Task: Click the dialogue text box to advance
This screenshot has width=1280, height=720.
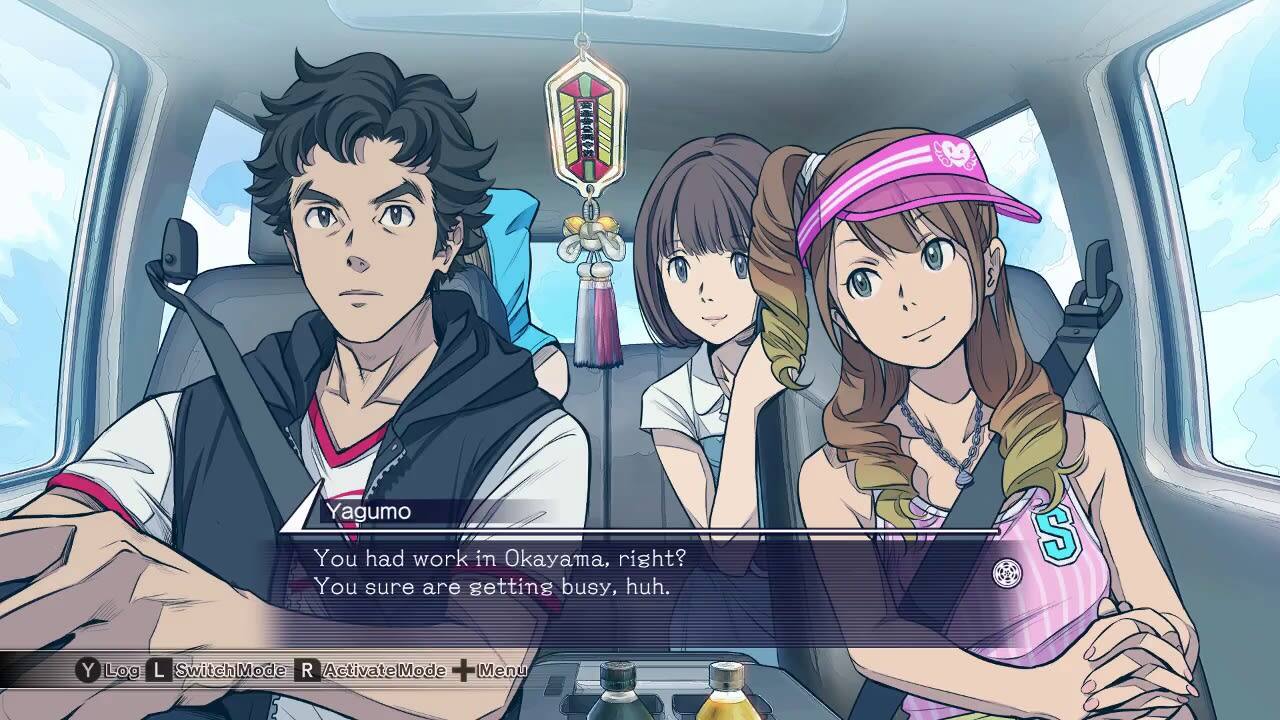Action: pyautogui.click(x=640, y=580)
